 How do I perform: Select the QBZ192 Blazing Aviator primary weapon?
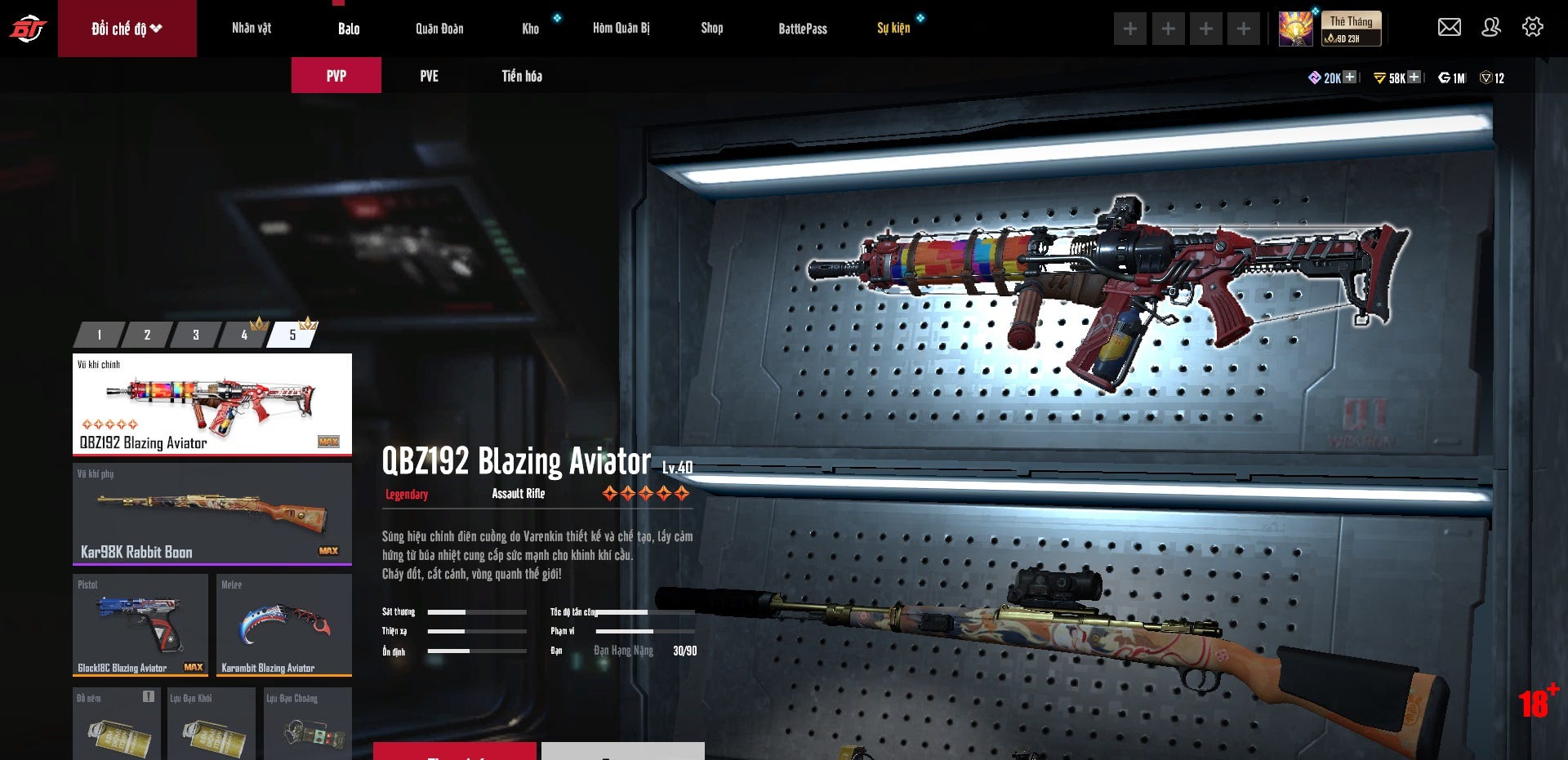tap(212, 404)
